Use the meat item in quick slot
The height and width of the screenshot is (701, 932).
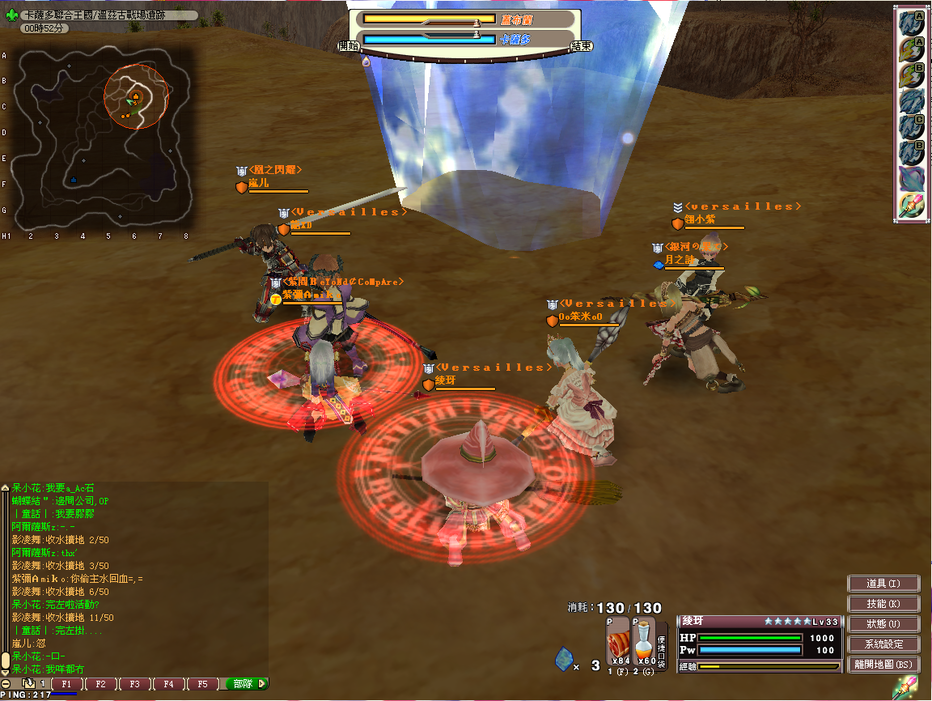620,642
